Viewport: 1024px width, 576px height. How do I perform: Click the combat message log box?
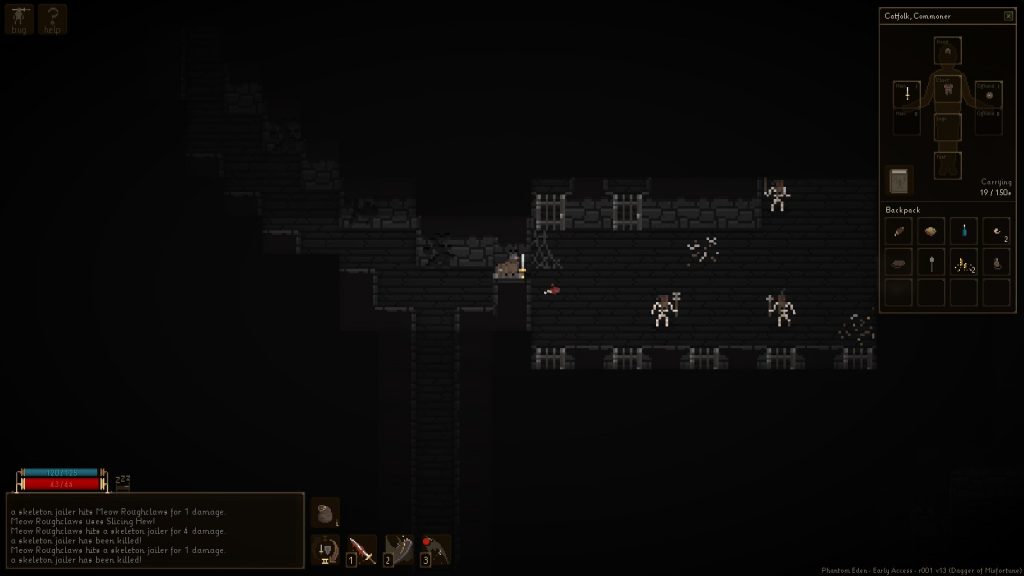click(x=155, y=530)
